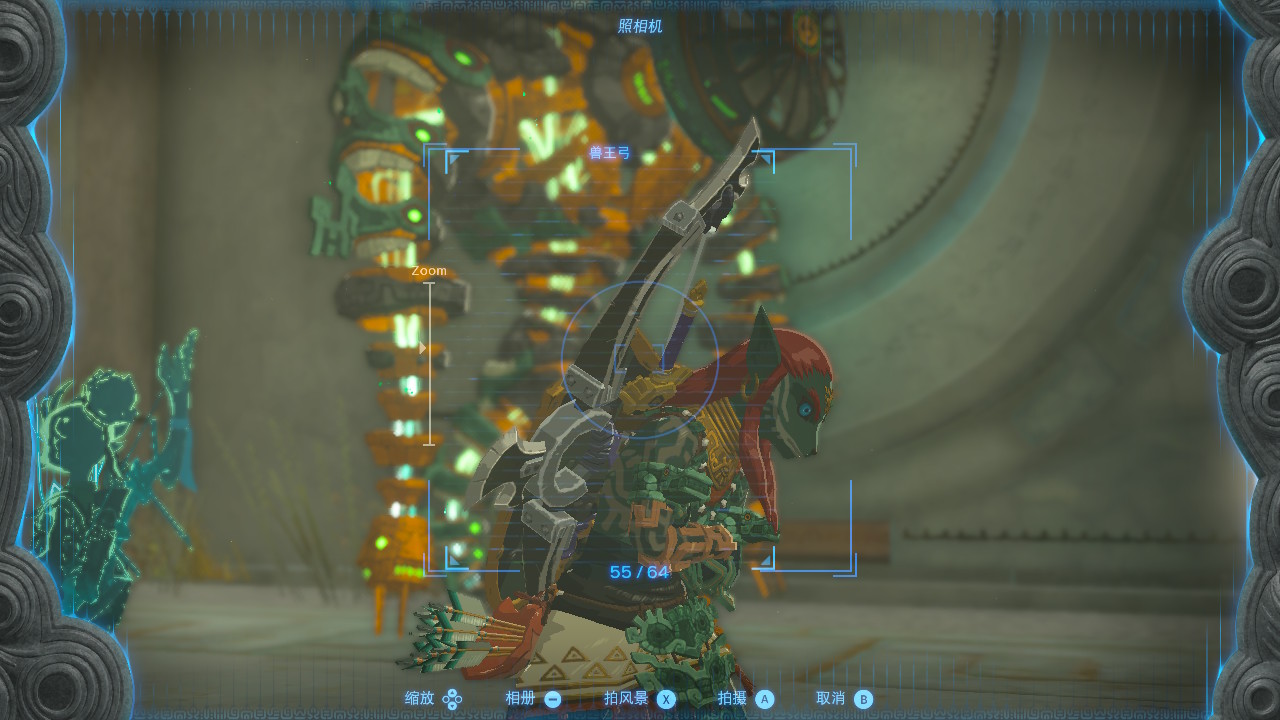
Task: Take the photo with 拍摄
Action: point(746,699)
